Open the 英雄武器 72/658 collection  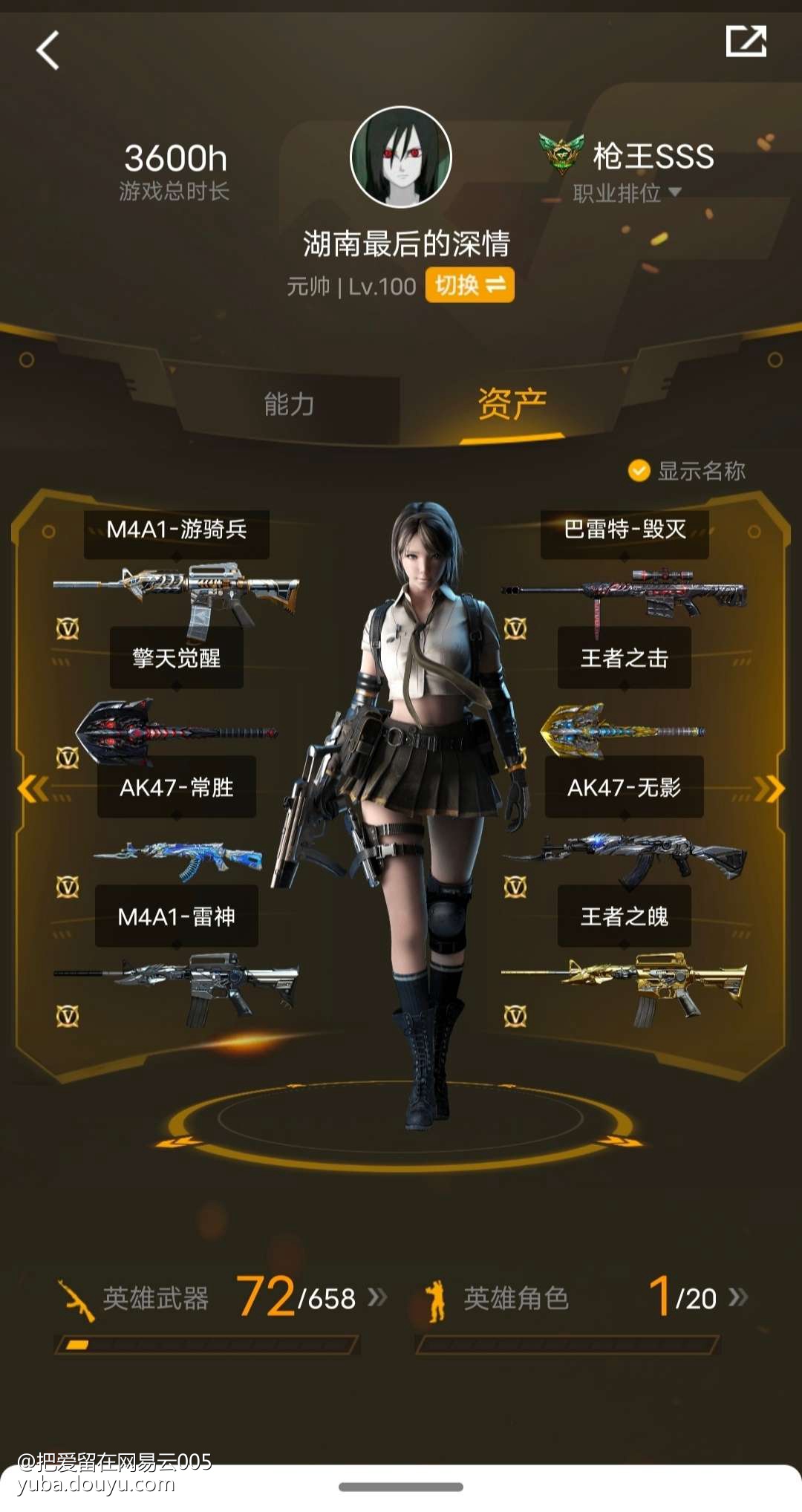coord(223,1298)
